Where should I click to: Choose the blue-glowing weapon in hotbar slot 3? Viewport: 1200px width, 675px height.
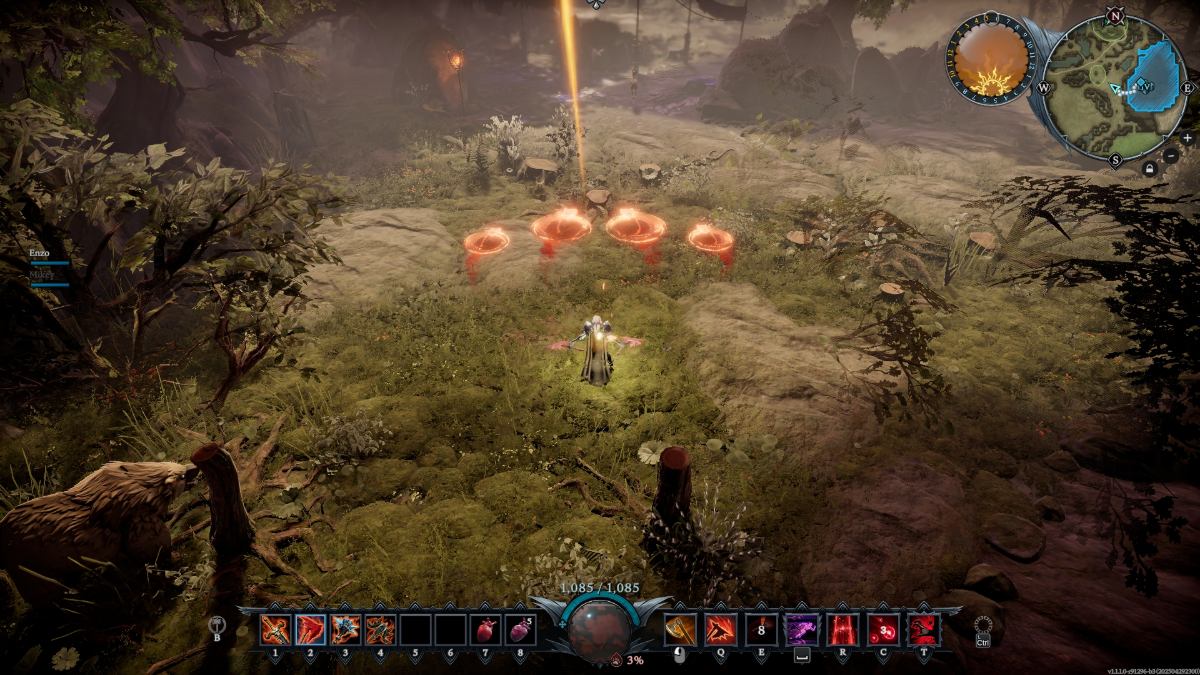click(345, 629)
